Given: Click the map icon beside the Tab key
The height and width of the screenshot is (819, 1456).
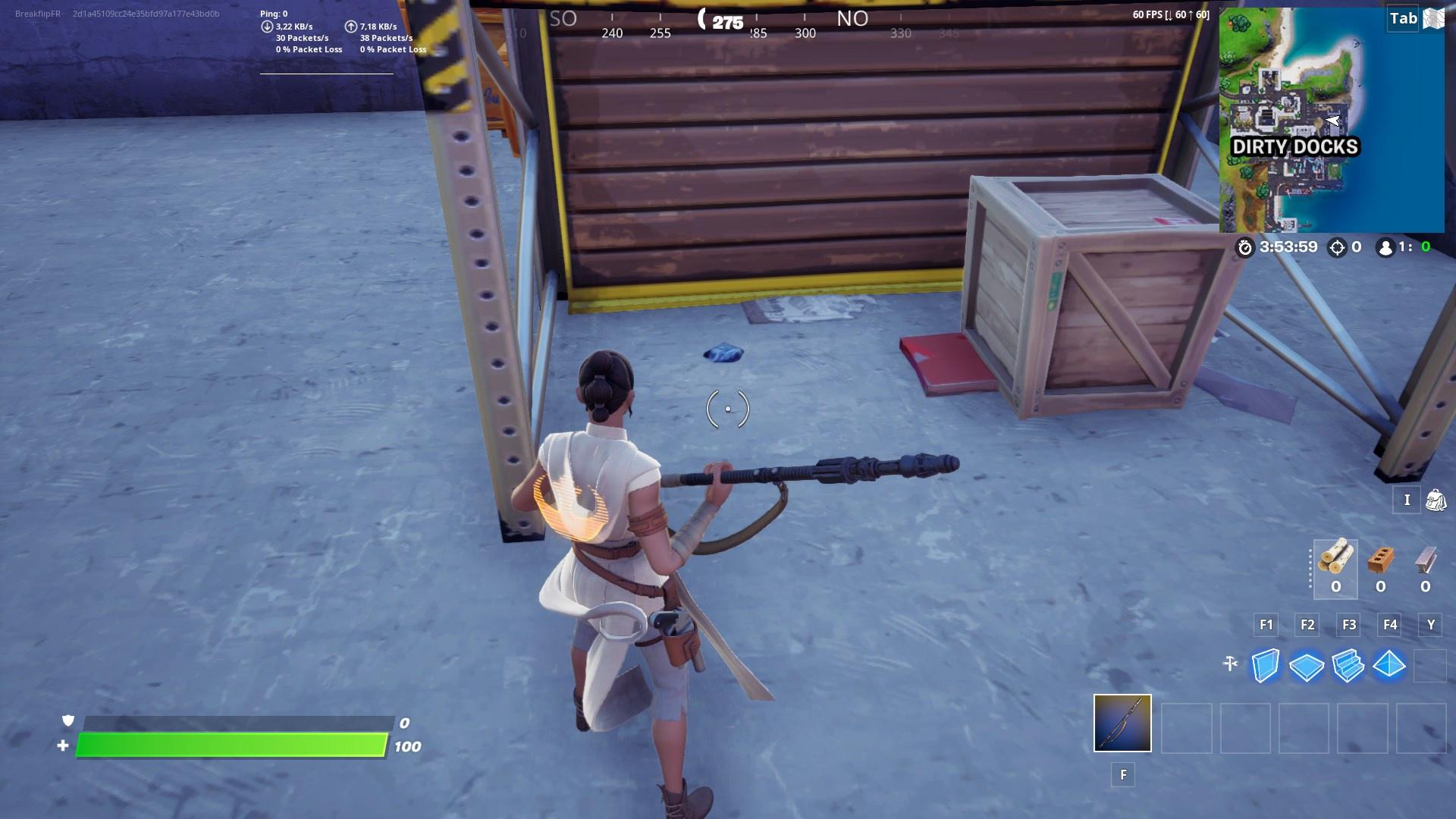Looking at the screenshot, I should [x=1433, y=18].
